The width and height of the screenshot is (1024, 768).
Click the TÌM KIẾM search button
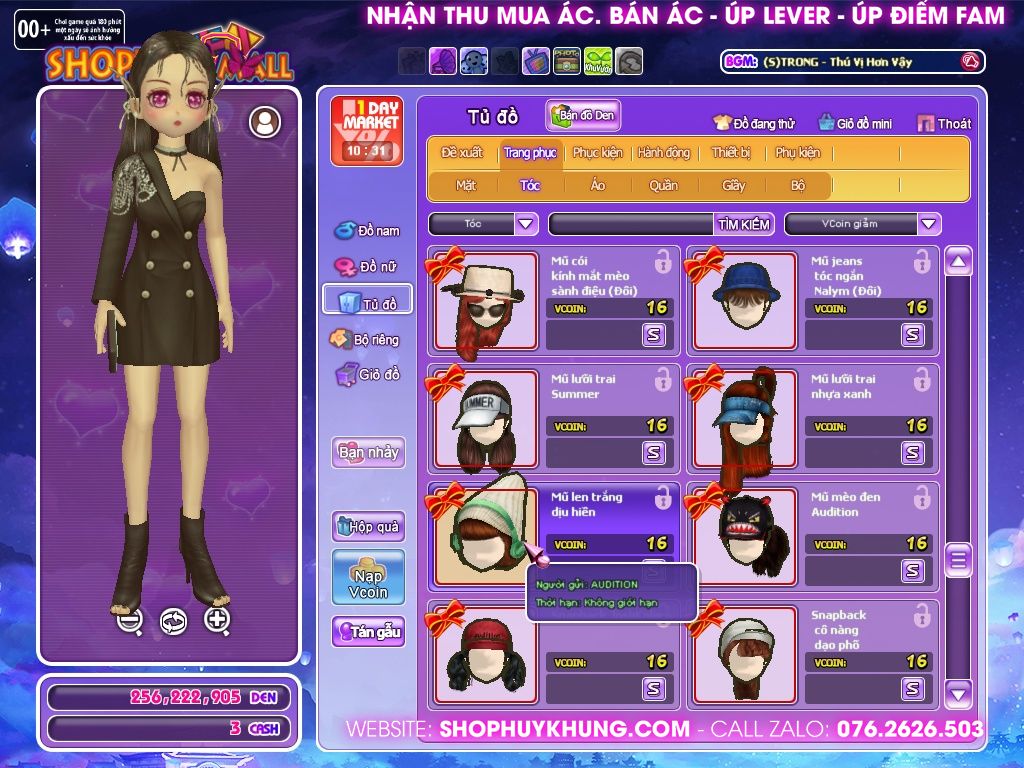[744, 224]
